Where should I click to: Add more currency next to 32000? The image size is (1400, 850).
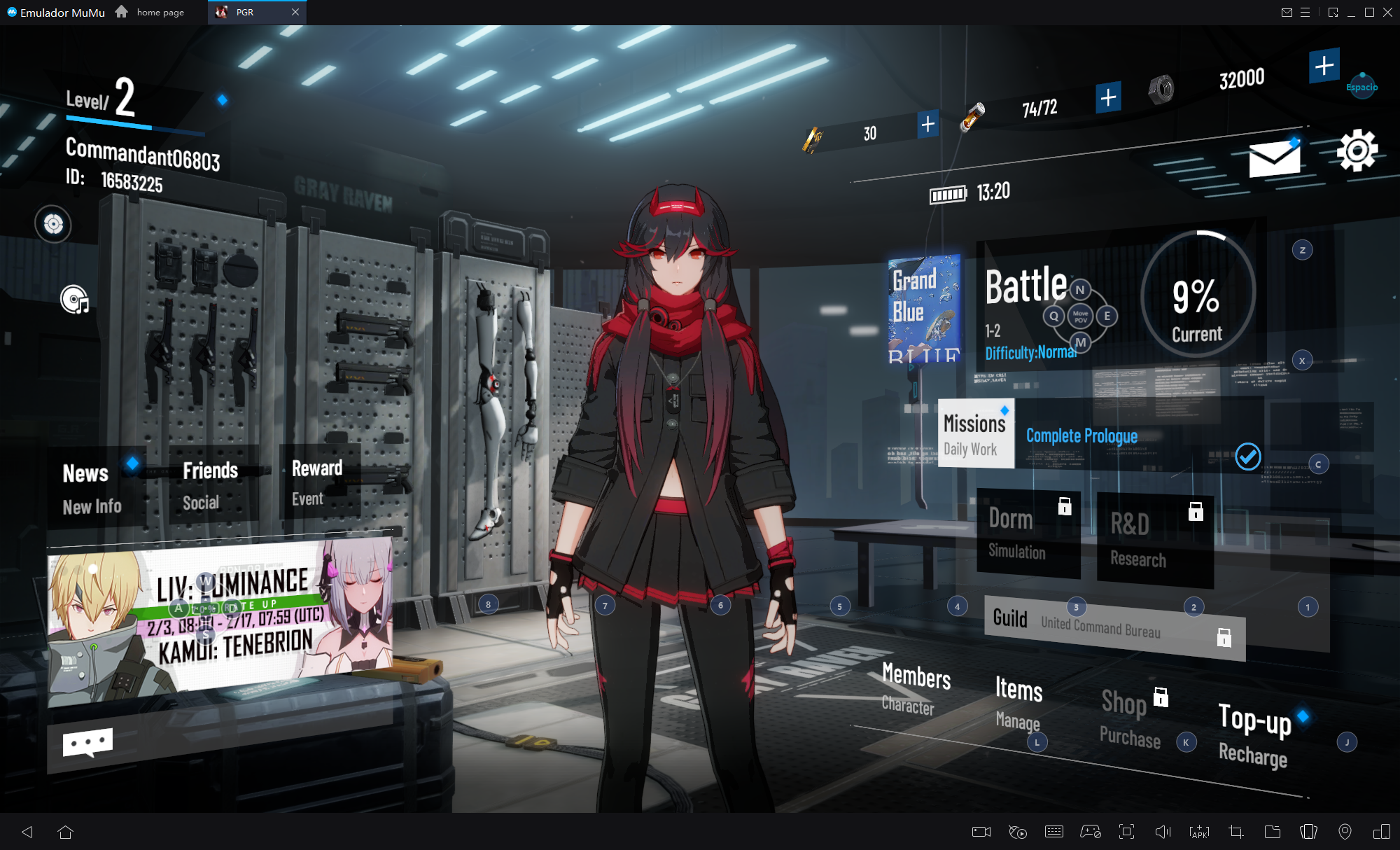pyautogui.click(x=1324, y=66)
